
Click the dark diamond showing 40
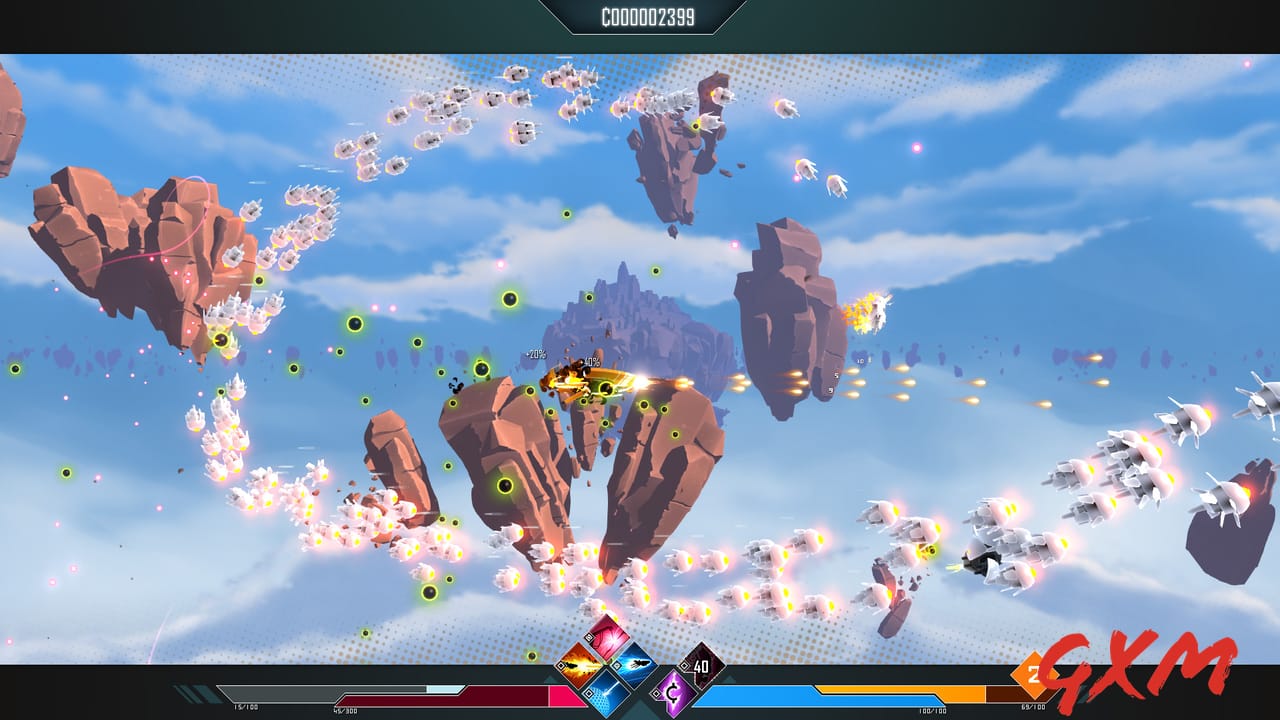(701, 665)
